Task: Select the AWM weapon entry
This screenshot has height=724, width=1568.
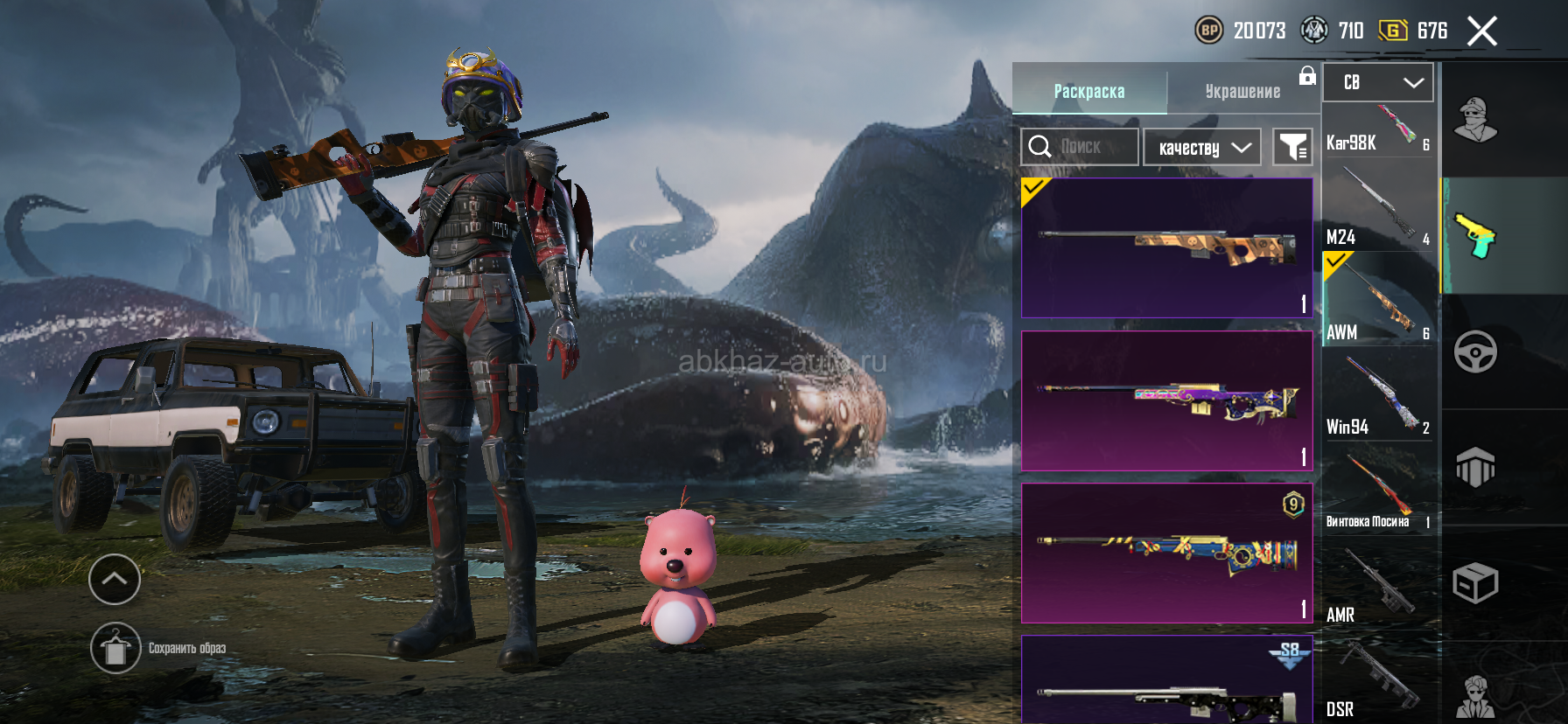Action: pyautogui.click(x=1378, y=300)
